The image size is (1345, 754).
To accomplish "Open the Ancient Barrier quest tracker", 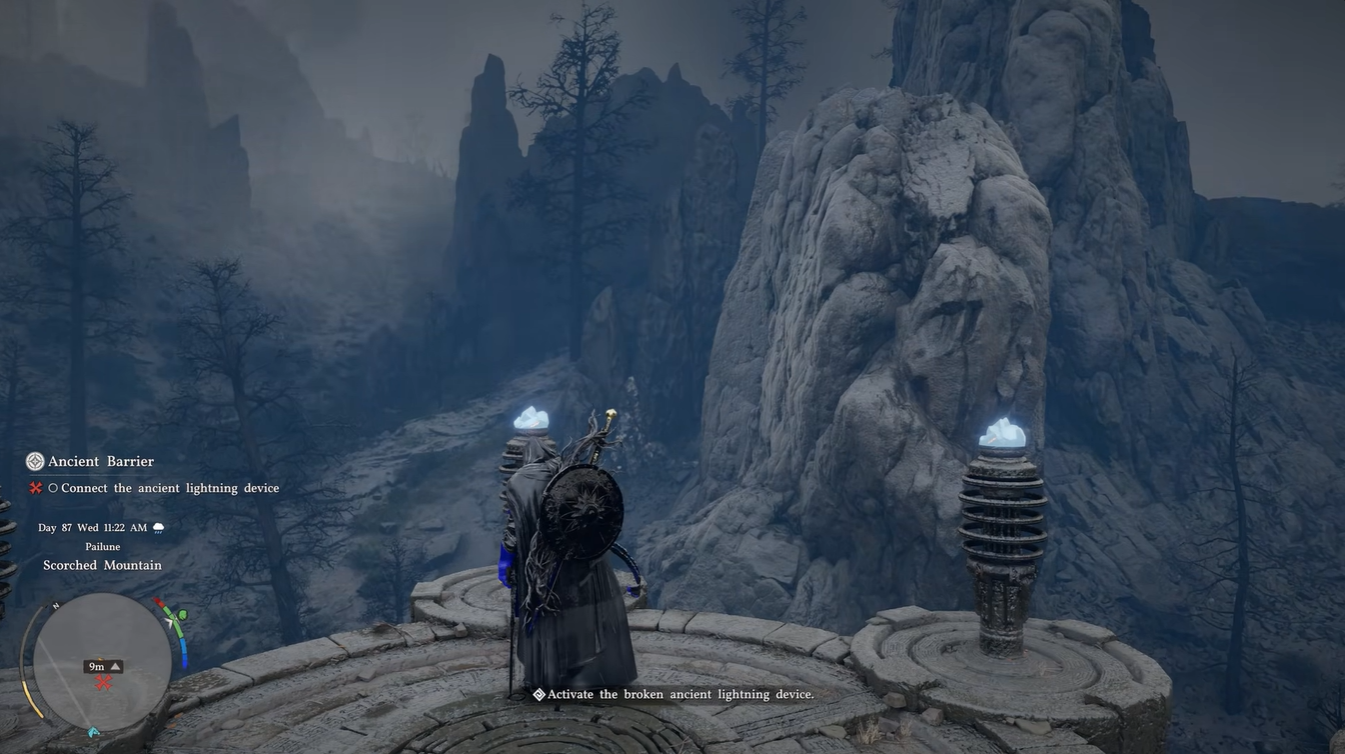I will pos(101,461).
